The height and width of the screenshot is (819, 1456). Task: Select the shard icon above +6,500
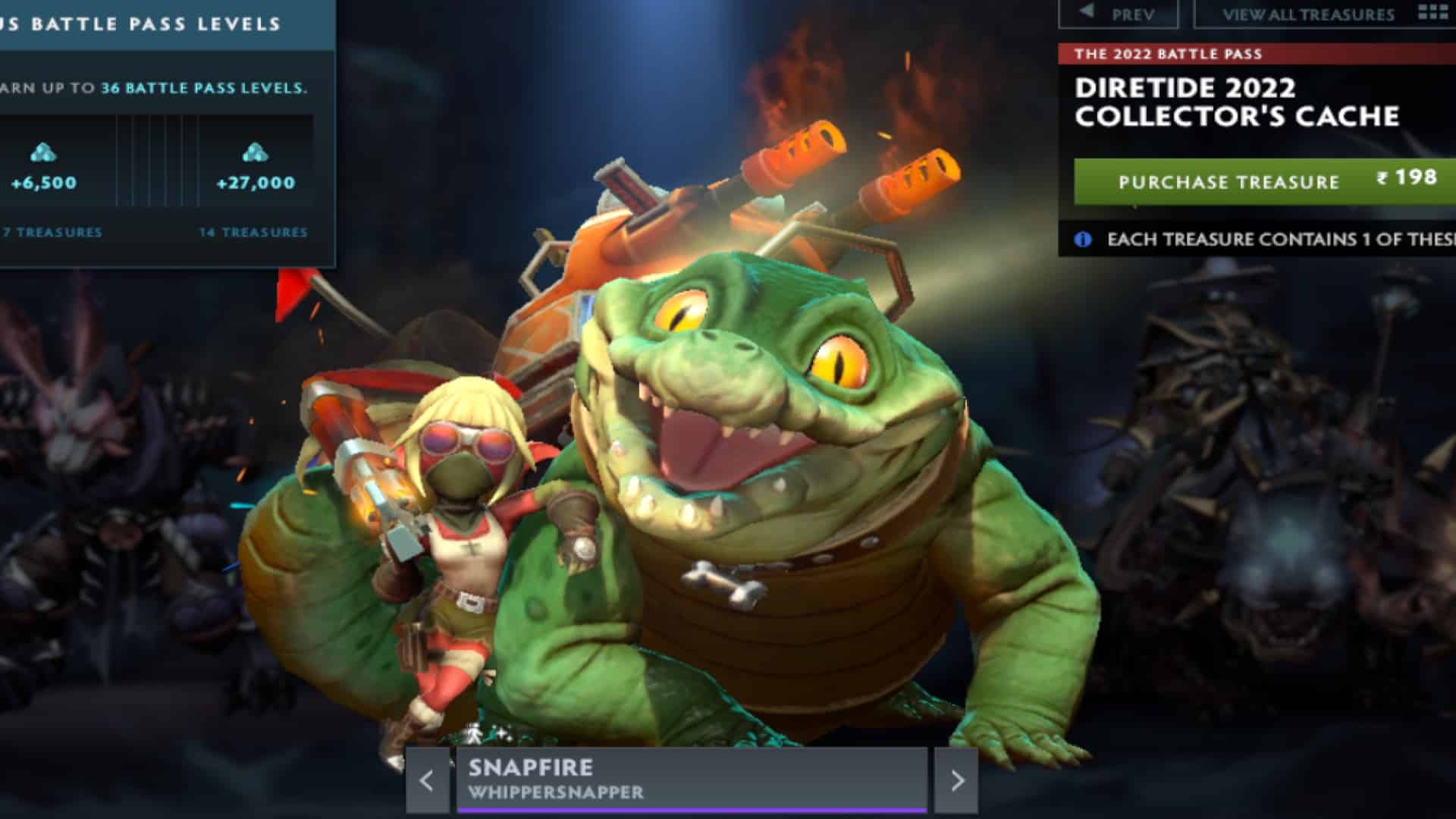pos(42,152)
